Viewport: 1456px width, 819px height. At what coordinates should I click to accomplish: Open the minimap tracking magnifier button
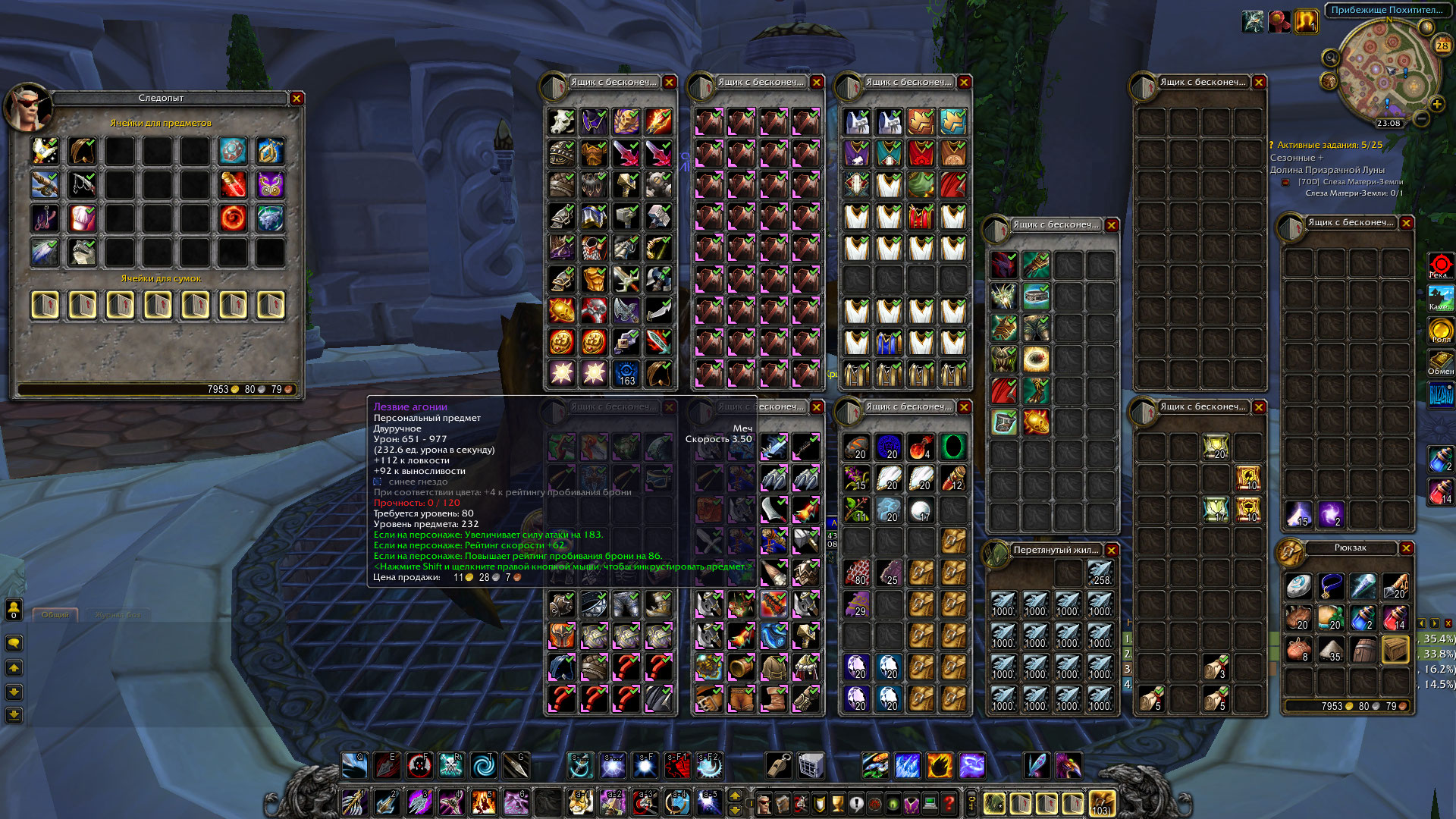pyautogui.click(x=1330, y=58)
